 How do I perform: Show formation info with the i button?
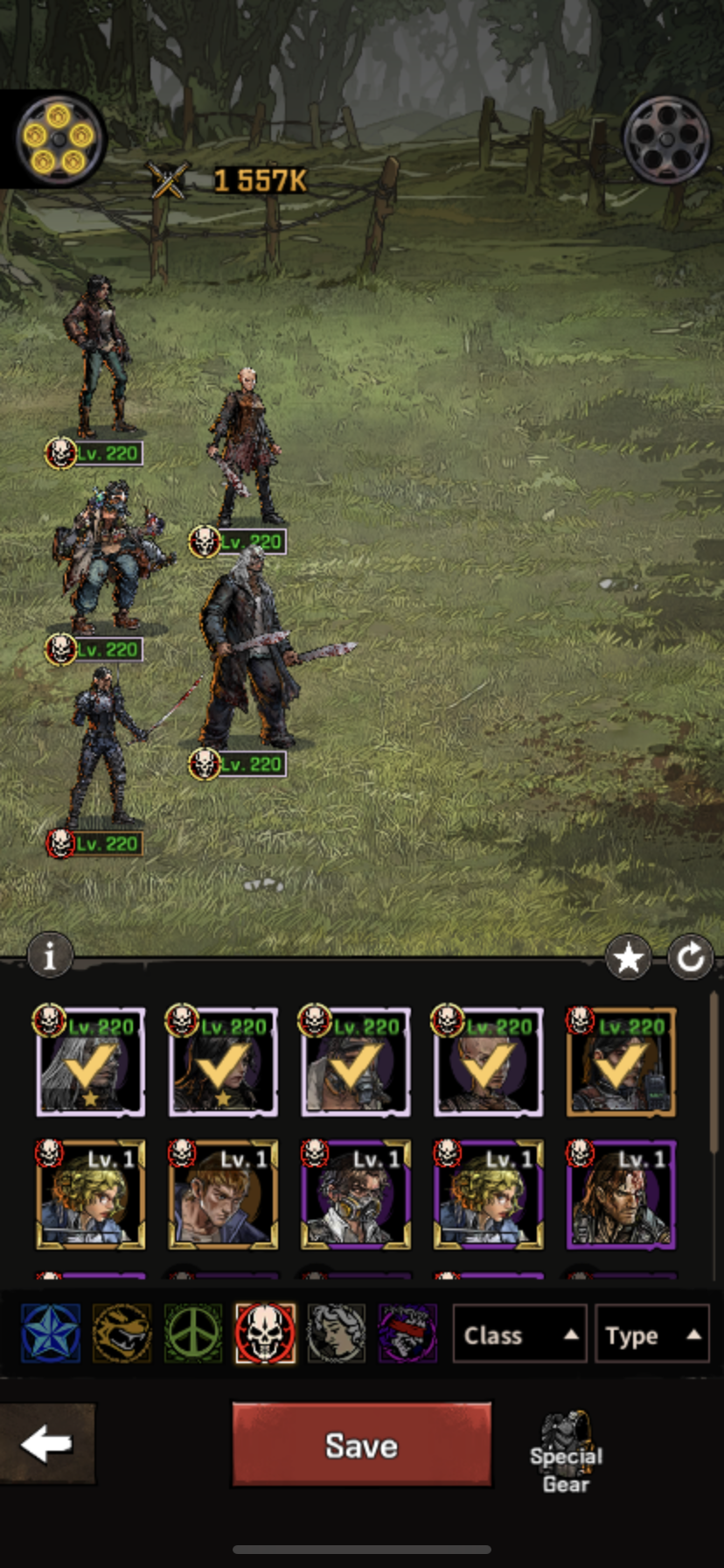[x=50, y=955]
